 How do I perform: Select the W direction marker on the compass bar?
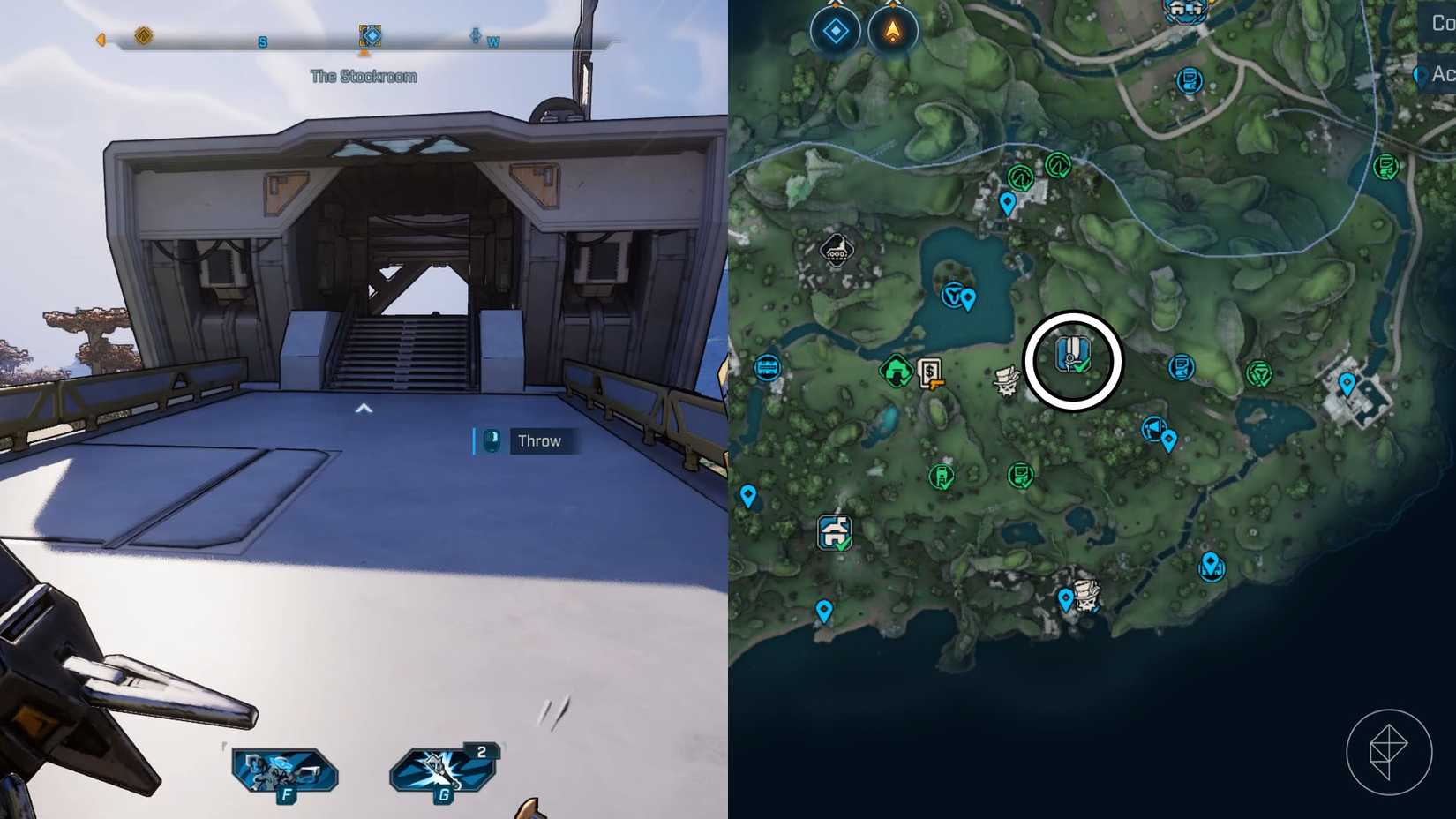click(491, 41)
